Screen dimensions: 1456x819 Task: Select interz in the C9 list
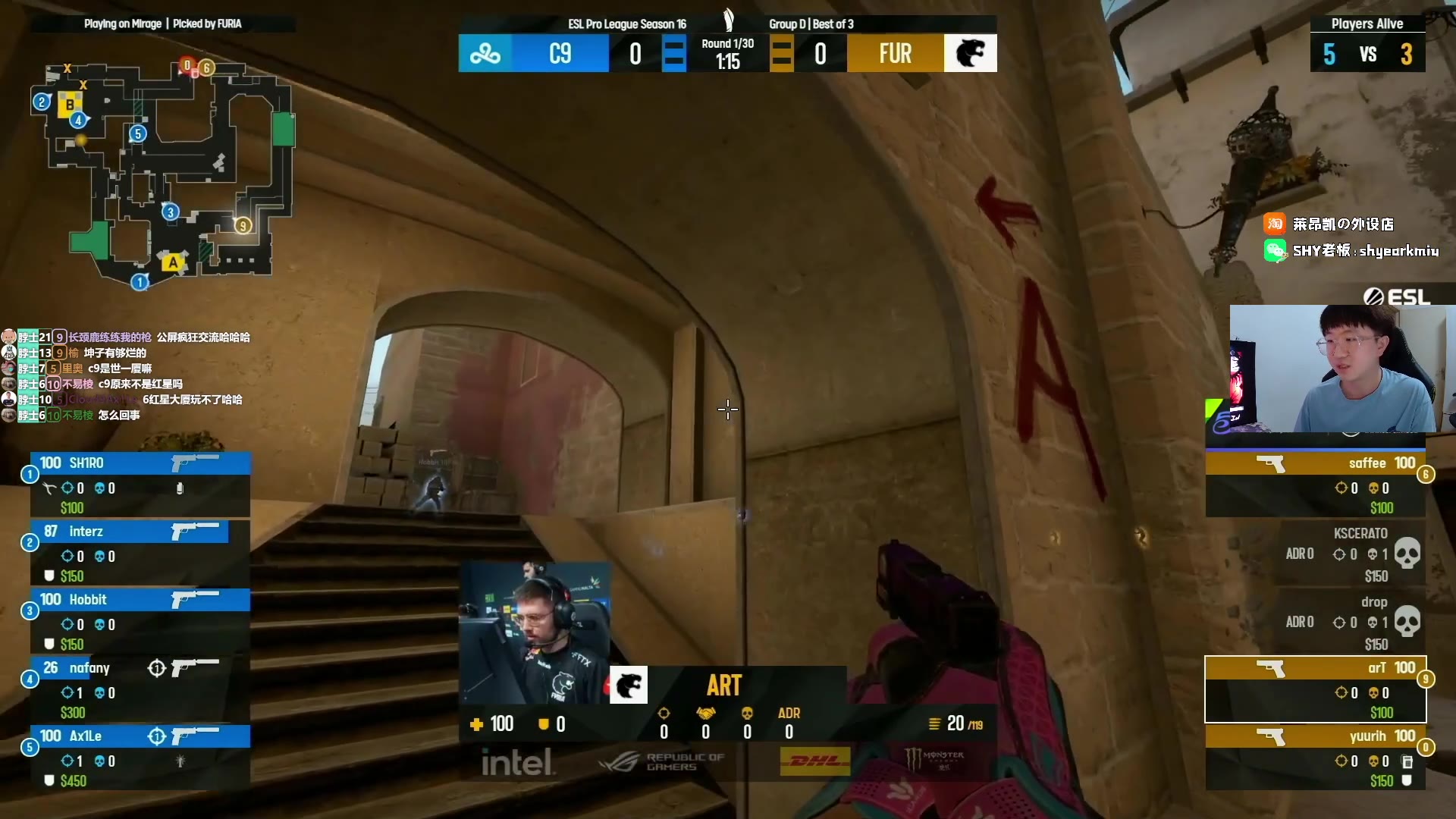140,552
